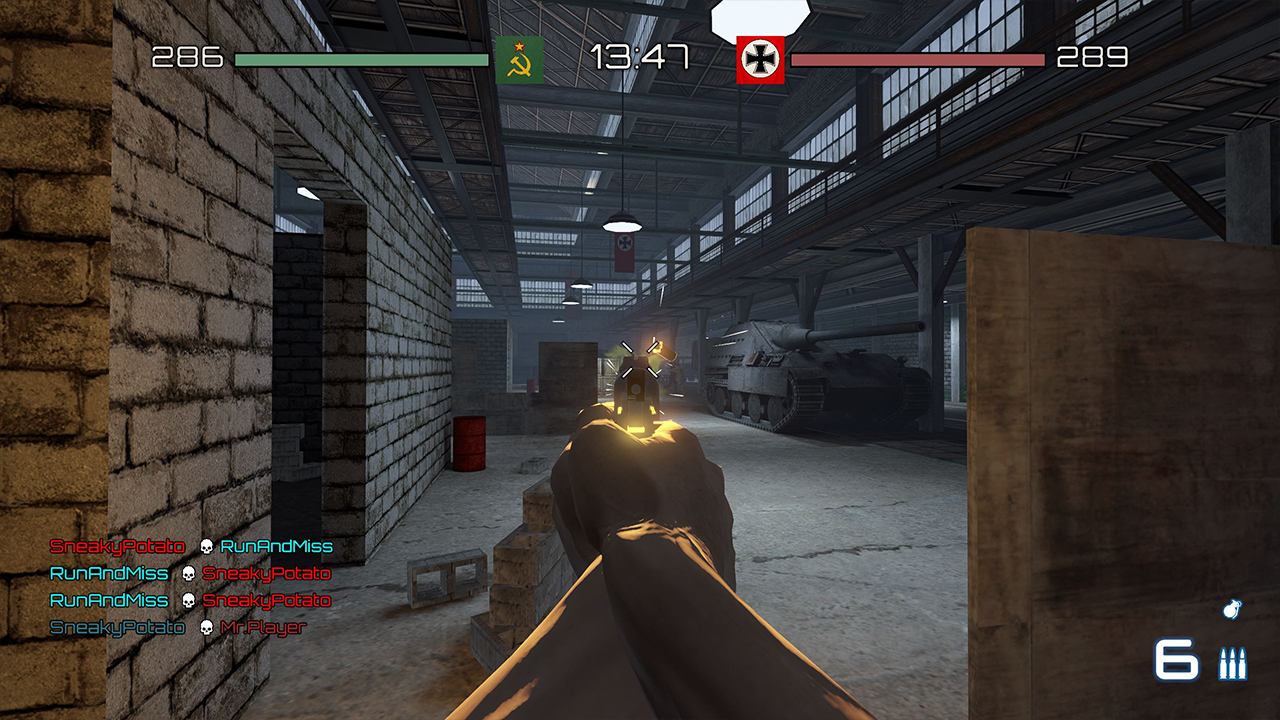
Task: Click the three-bullet reserve ammo icon
Action: pos(1232,663)
